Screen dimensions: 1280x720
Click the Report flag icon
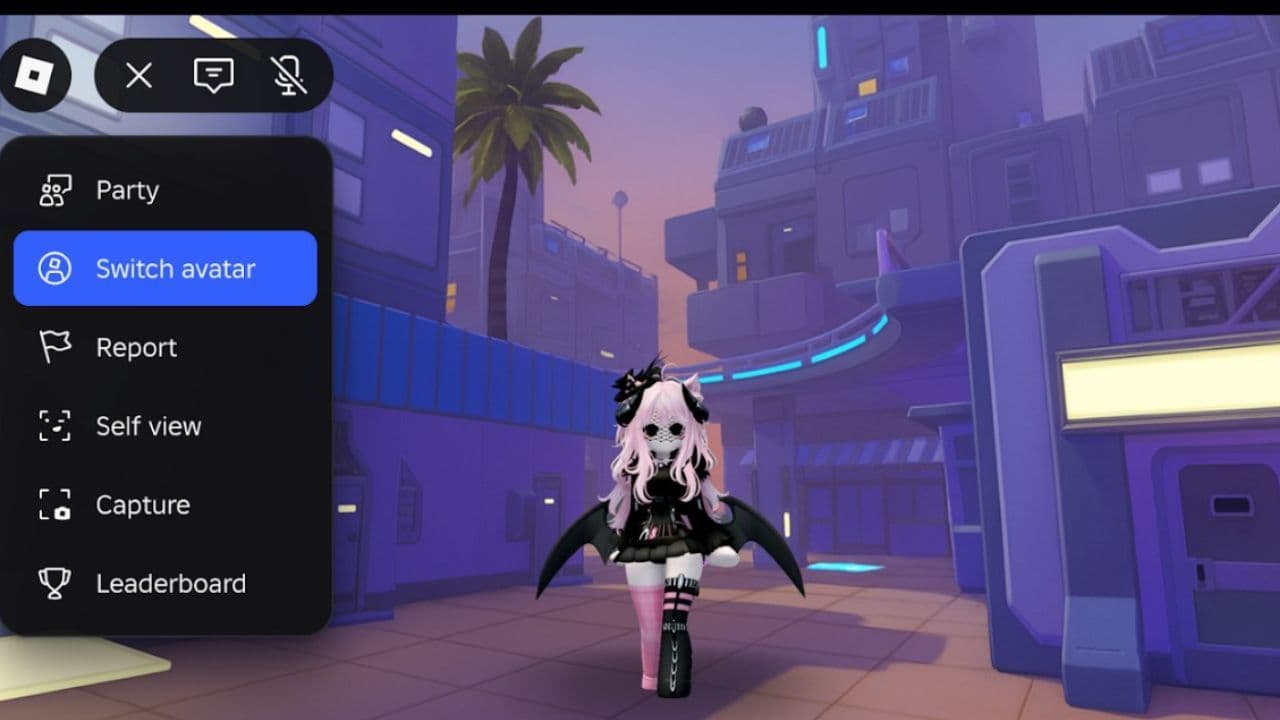56,346
